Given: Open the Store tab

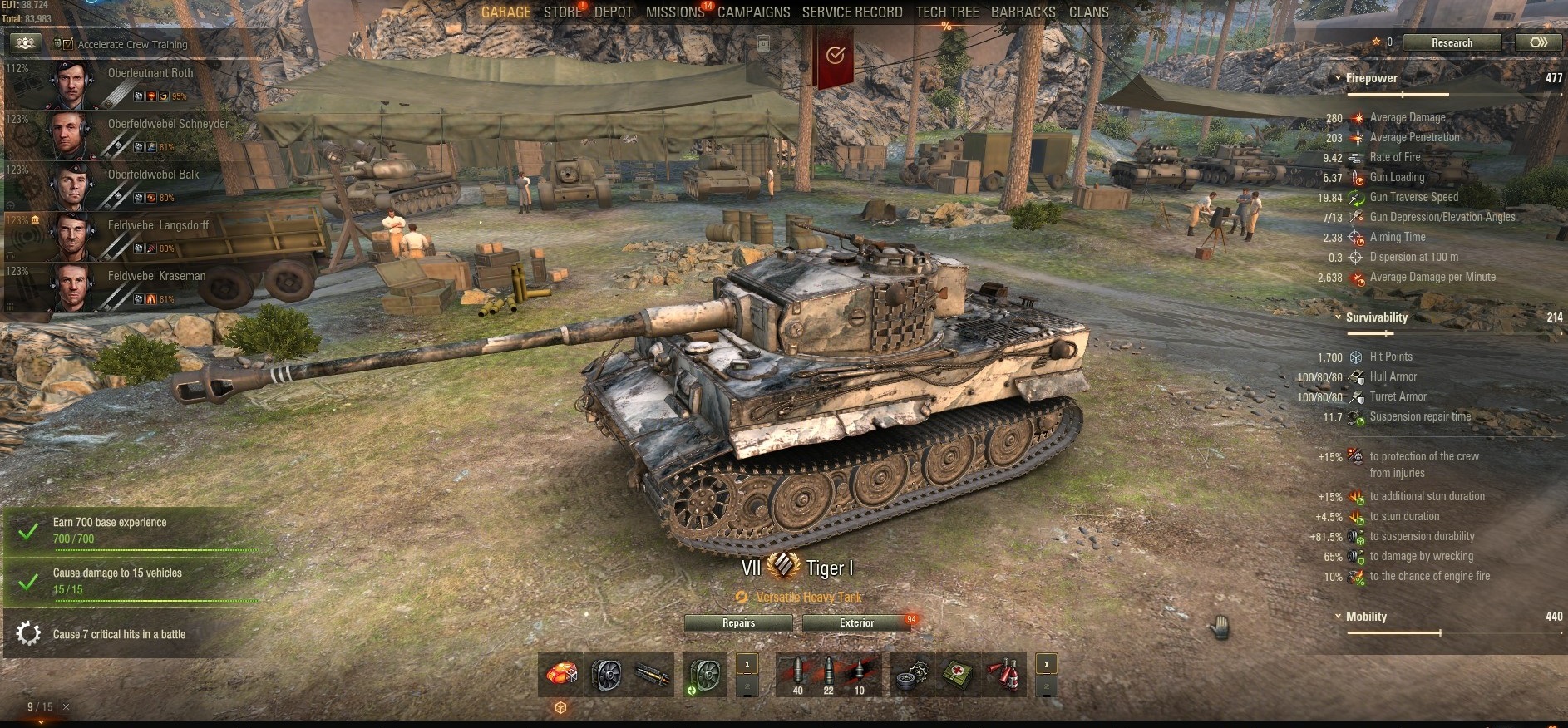Looking at the screenshot, I should [563, 12].
